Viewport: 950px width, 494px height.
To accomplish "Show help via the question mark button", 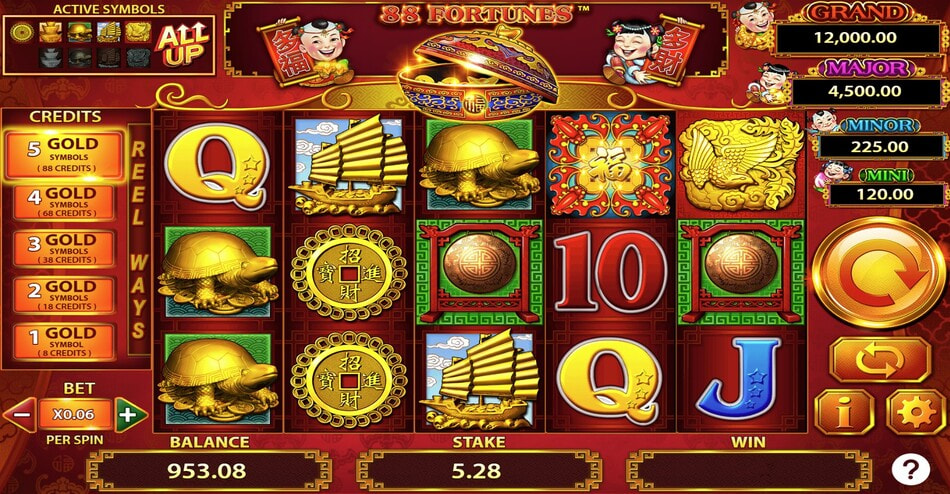I will (912, 468).
